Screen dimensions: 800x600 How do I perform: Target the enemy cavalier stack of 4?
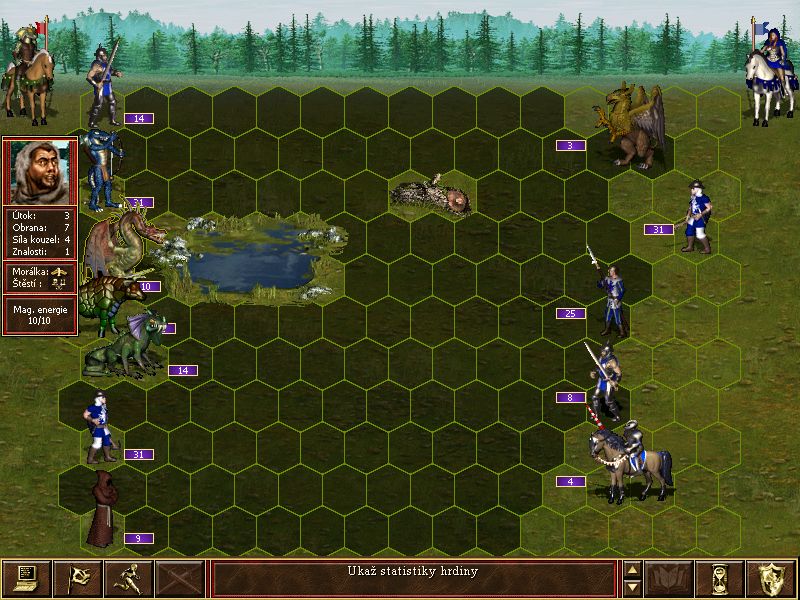pos(630,460)
